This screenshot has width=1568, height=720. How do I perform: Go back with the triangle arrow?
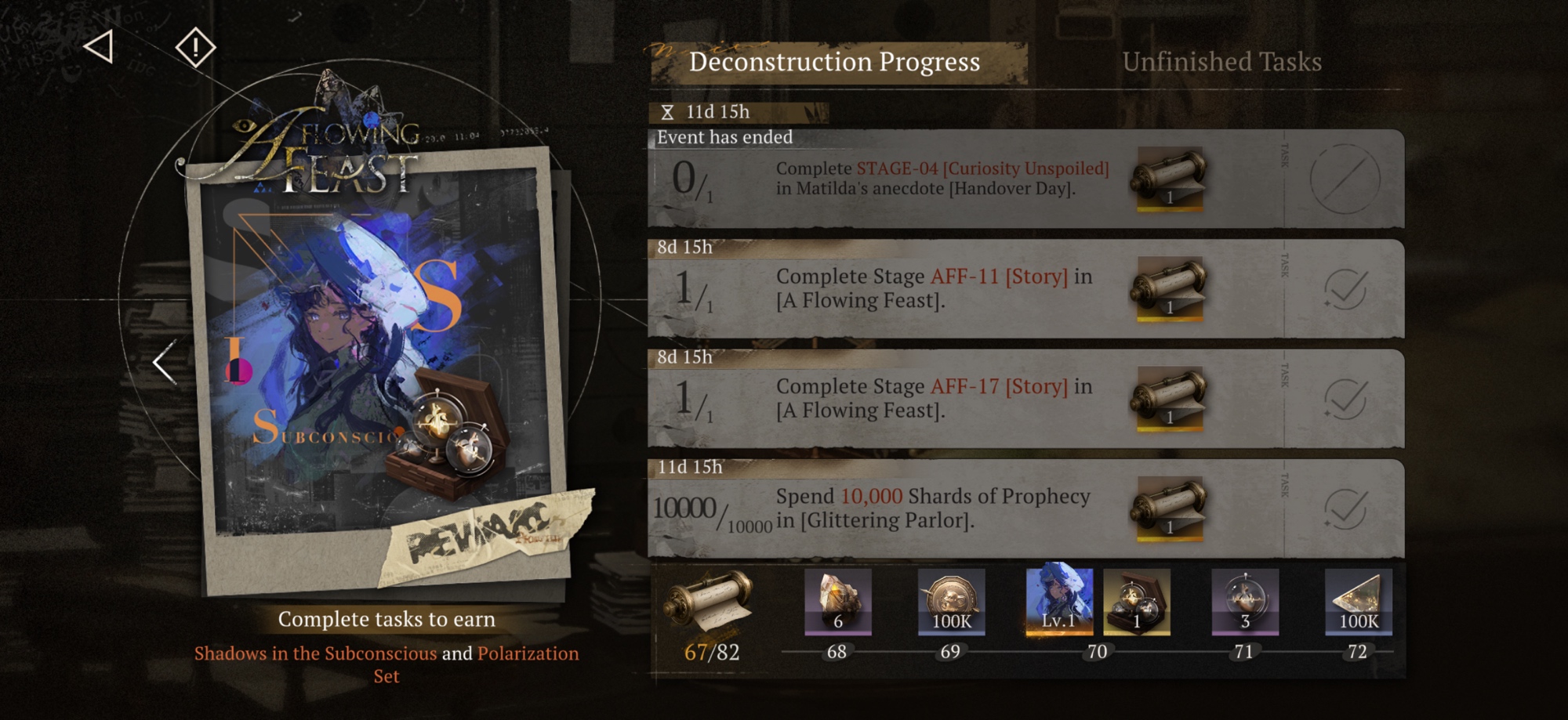click(x=100, y=47)
